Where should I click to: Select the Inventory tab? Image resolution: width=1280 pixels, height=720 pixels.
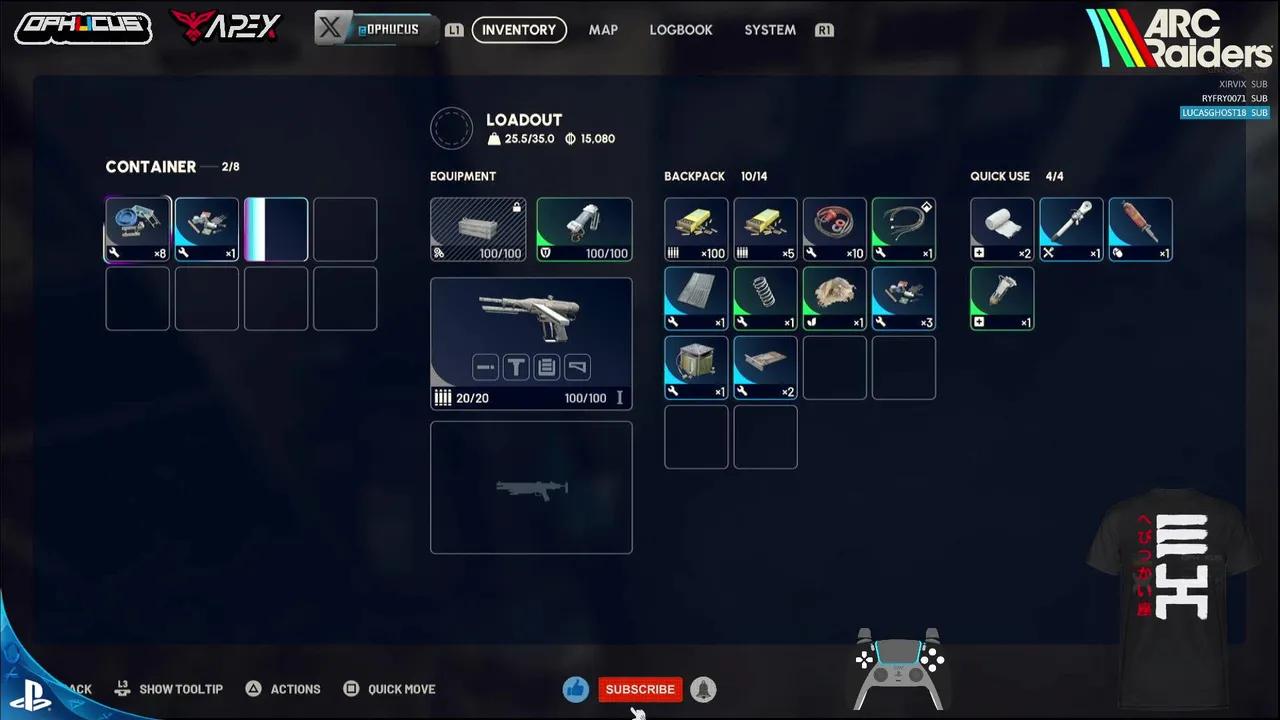pyautogui.click(x=519, y=30)
